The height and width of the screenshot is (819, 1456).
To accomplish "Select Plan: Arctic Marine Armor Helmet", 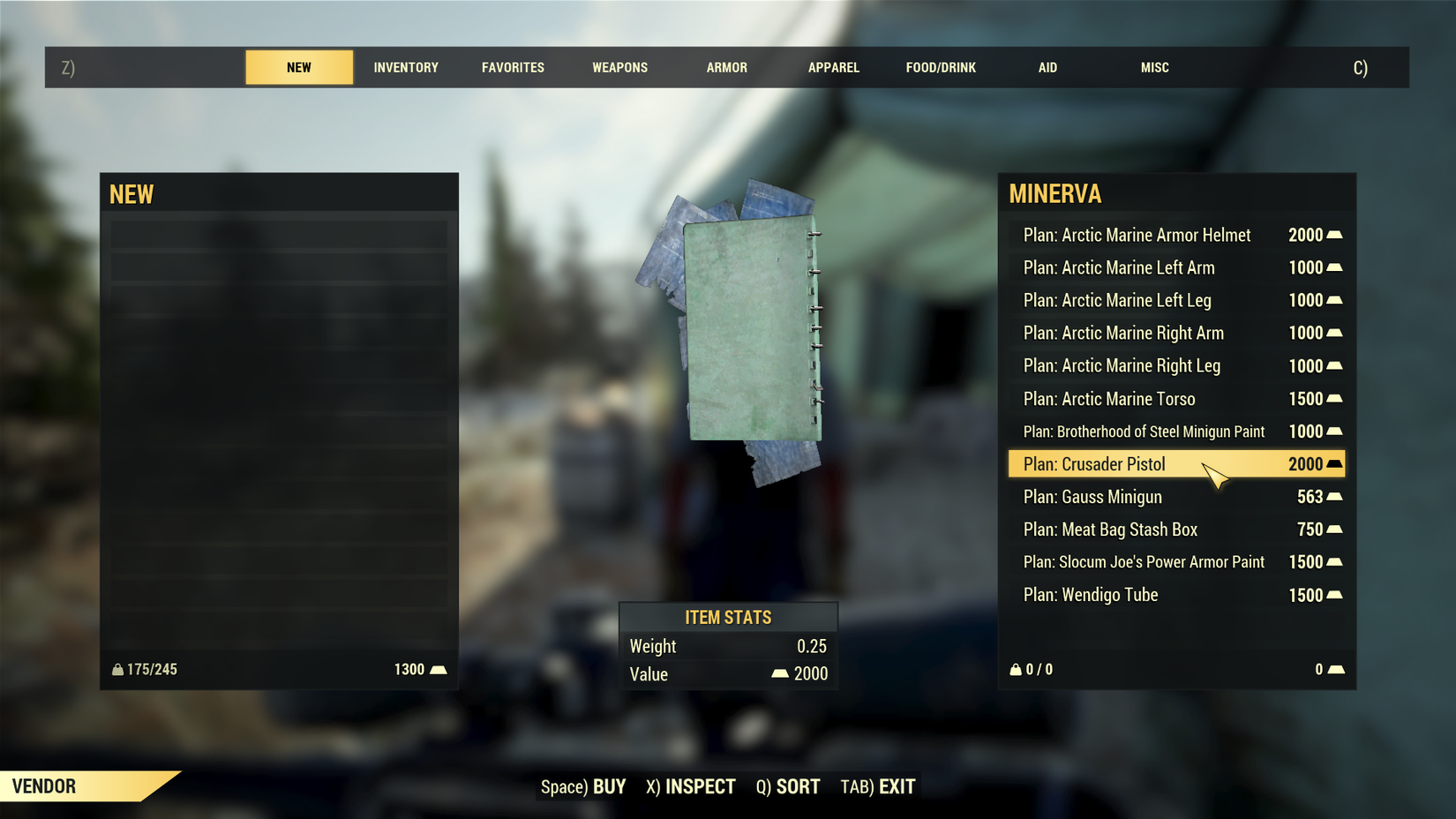I will point(1136,235).
